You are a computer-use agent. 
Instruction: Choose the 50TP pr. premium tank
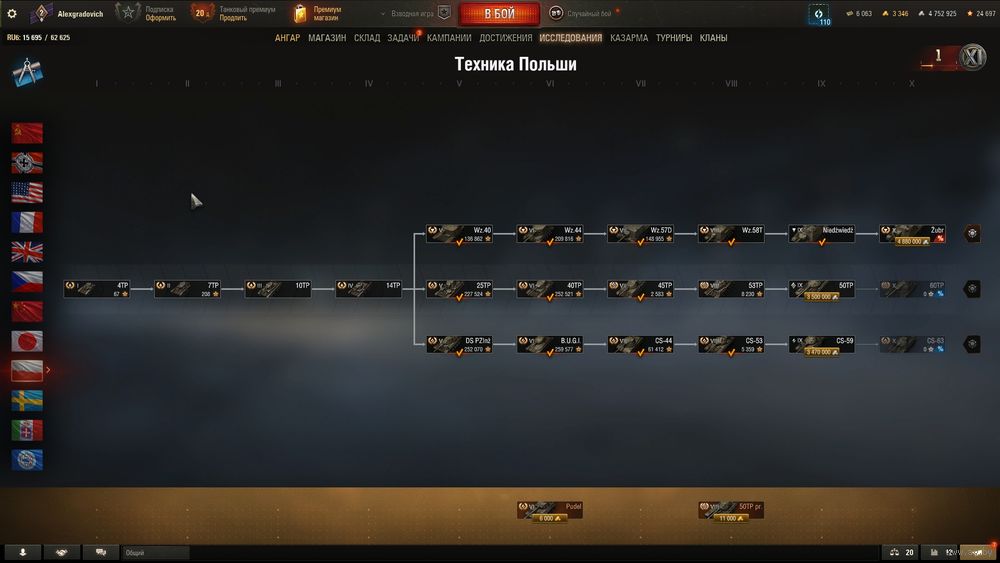pos(731,511)
